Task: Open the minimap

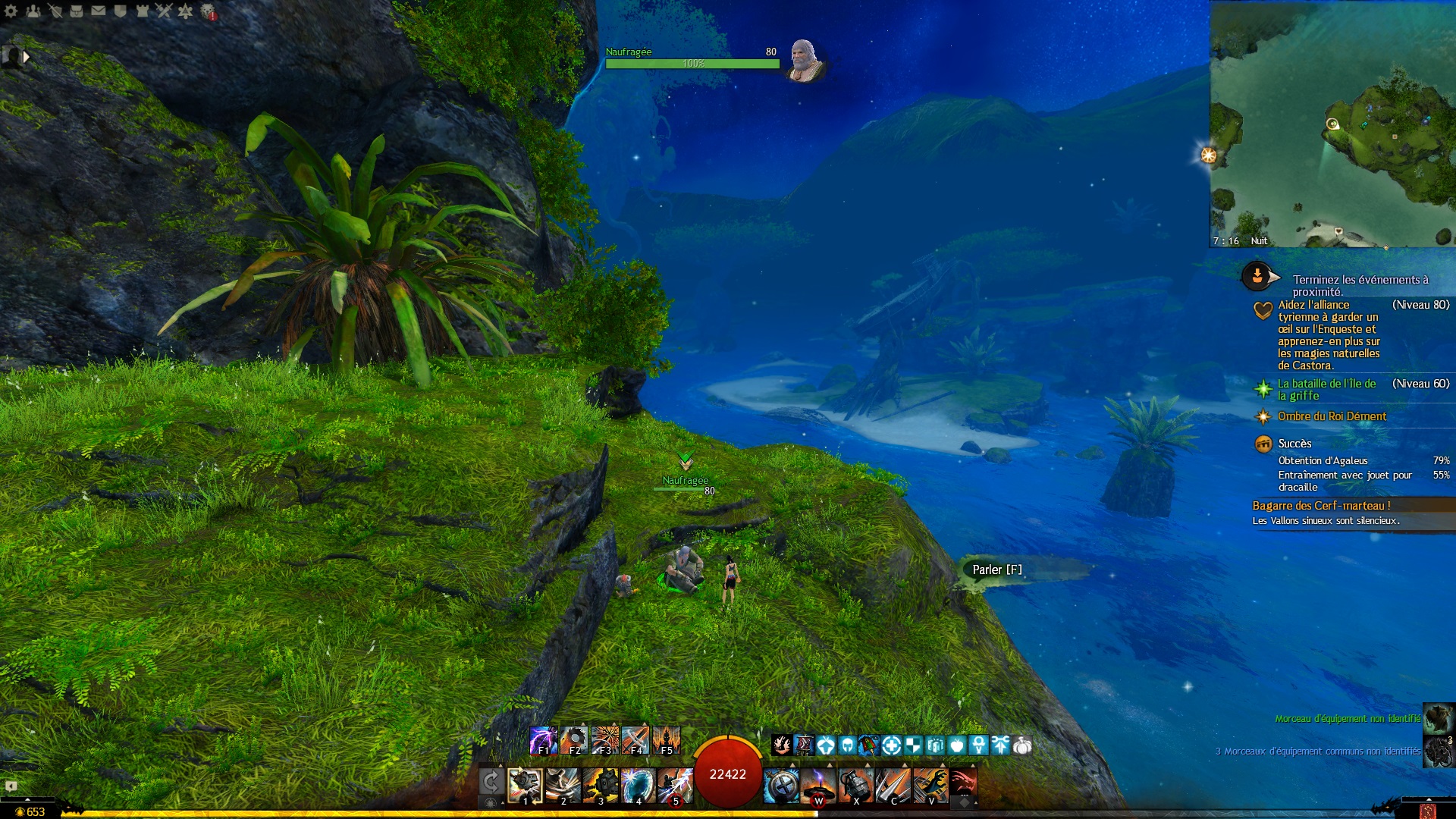Action: 1332,124
